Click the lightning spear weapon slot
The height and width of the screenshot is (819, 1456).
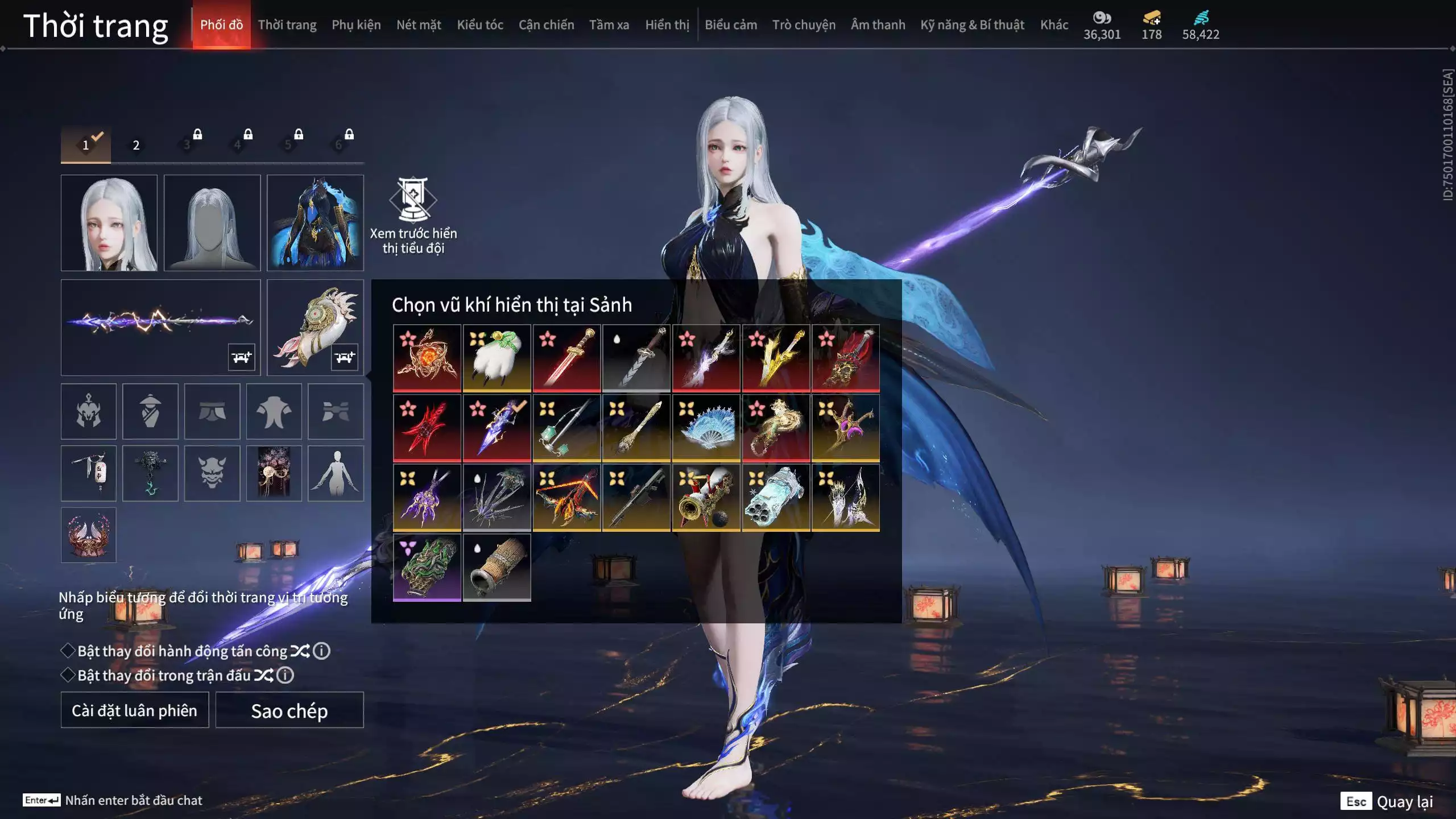click(160, 327)
